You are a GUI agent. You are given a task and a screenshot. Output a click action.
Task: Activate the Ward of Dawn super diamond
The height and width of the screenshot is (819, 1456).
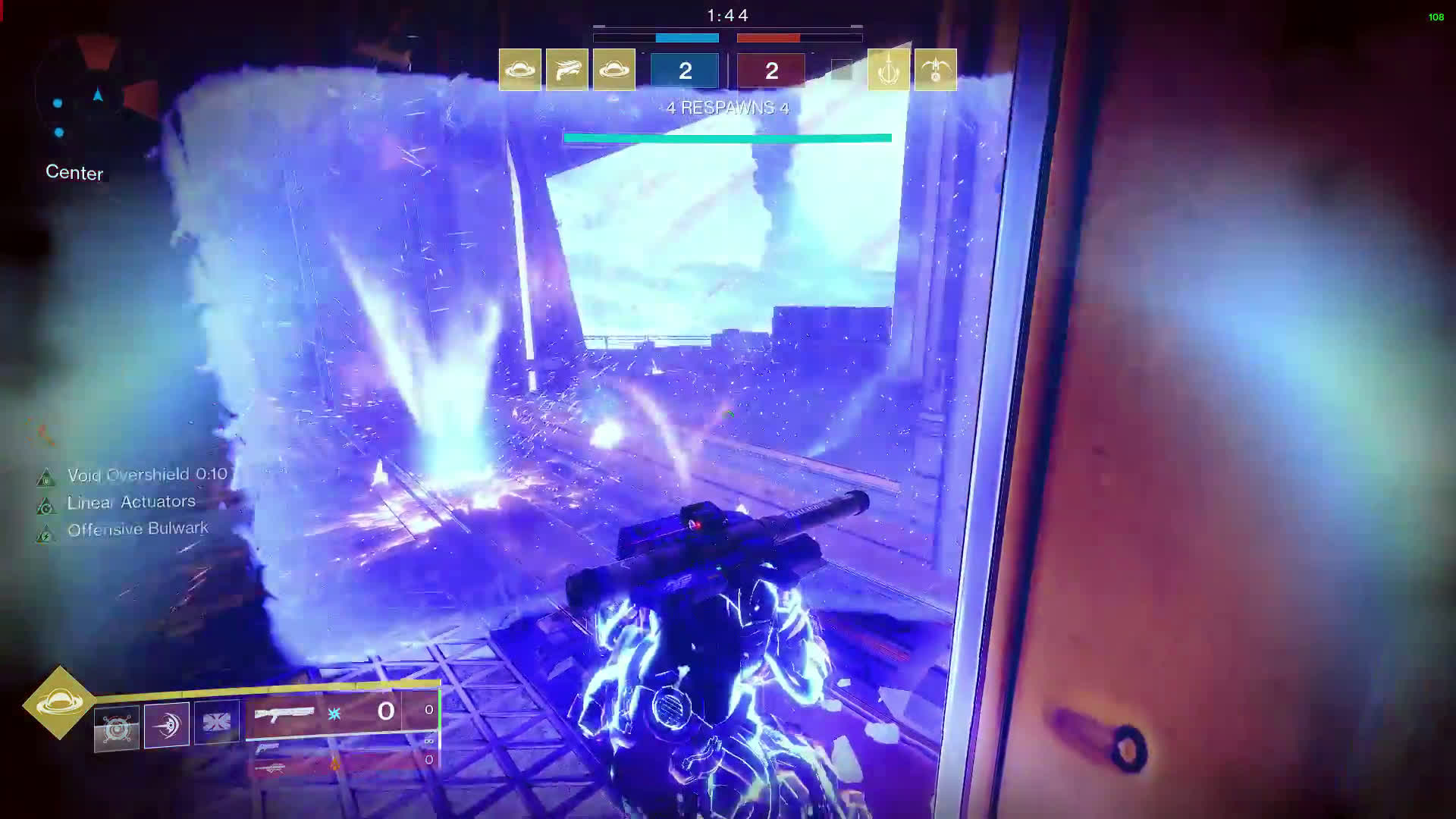point(60,702)
